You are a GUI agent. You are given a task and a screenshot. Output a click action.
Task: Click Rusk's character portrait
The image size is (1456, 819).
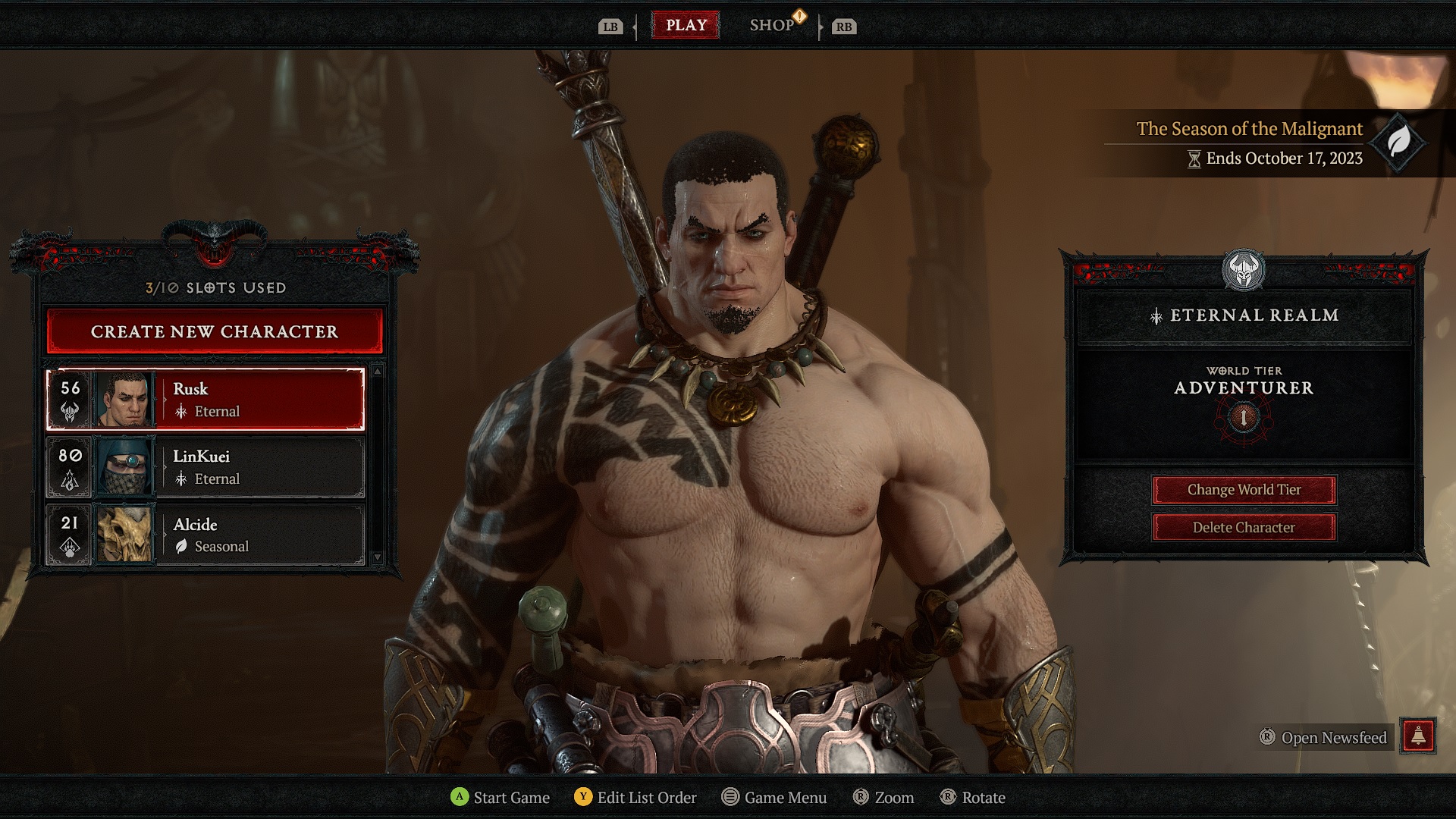125,400
